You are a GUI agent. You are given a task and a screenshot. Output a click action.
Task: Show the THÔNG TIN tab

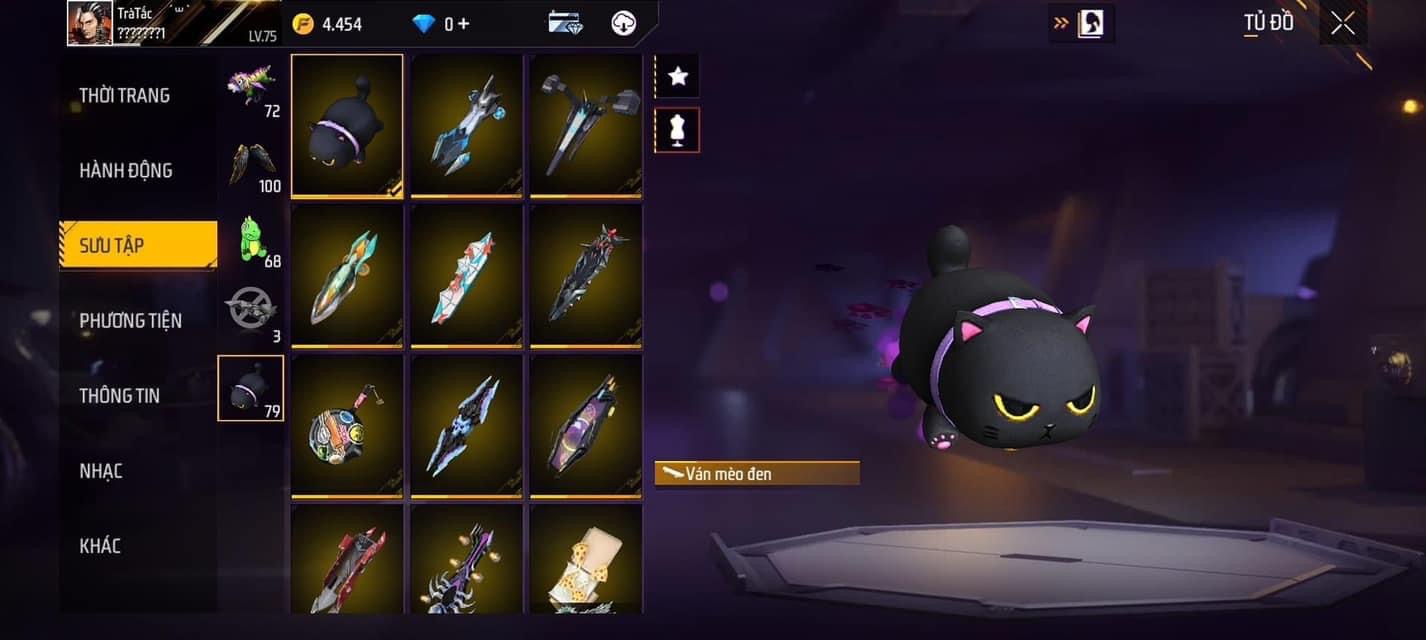pos(119,396)
